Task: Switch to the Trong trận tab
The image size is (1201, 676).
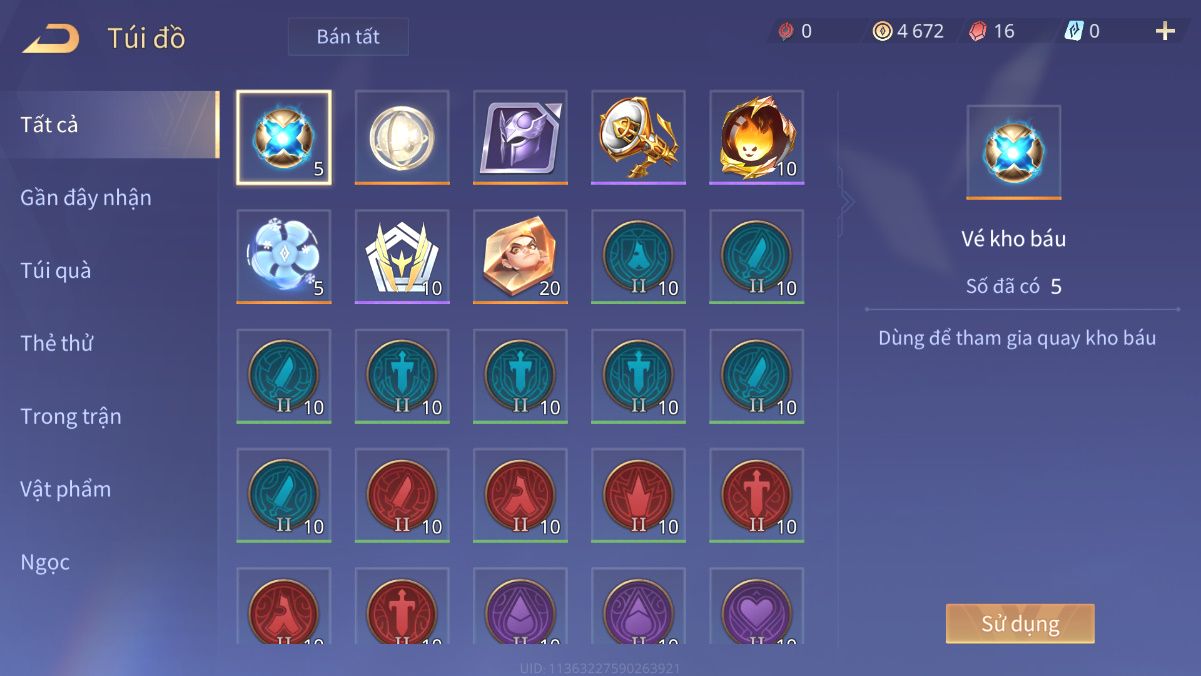Action: pos(71,416)
